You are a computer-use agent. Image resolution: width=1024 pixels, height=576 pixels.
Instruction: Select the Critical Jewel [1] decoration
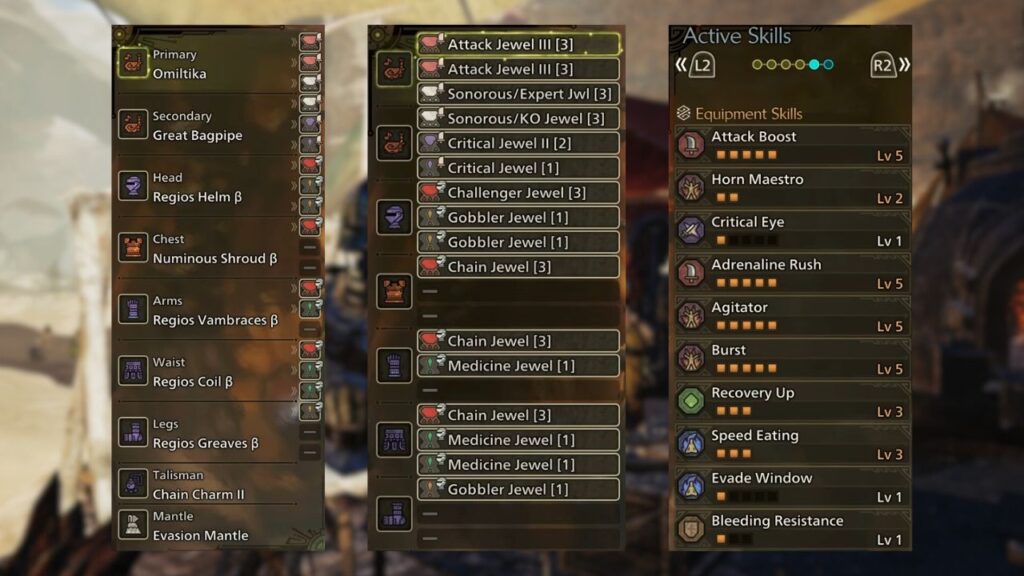[518, 168]
